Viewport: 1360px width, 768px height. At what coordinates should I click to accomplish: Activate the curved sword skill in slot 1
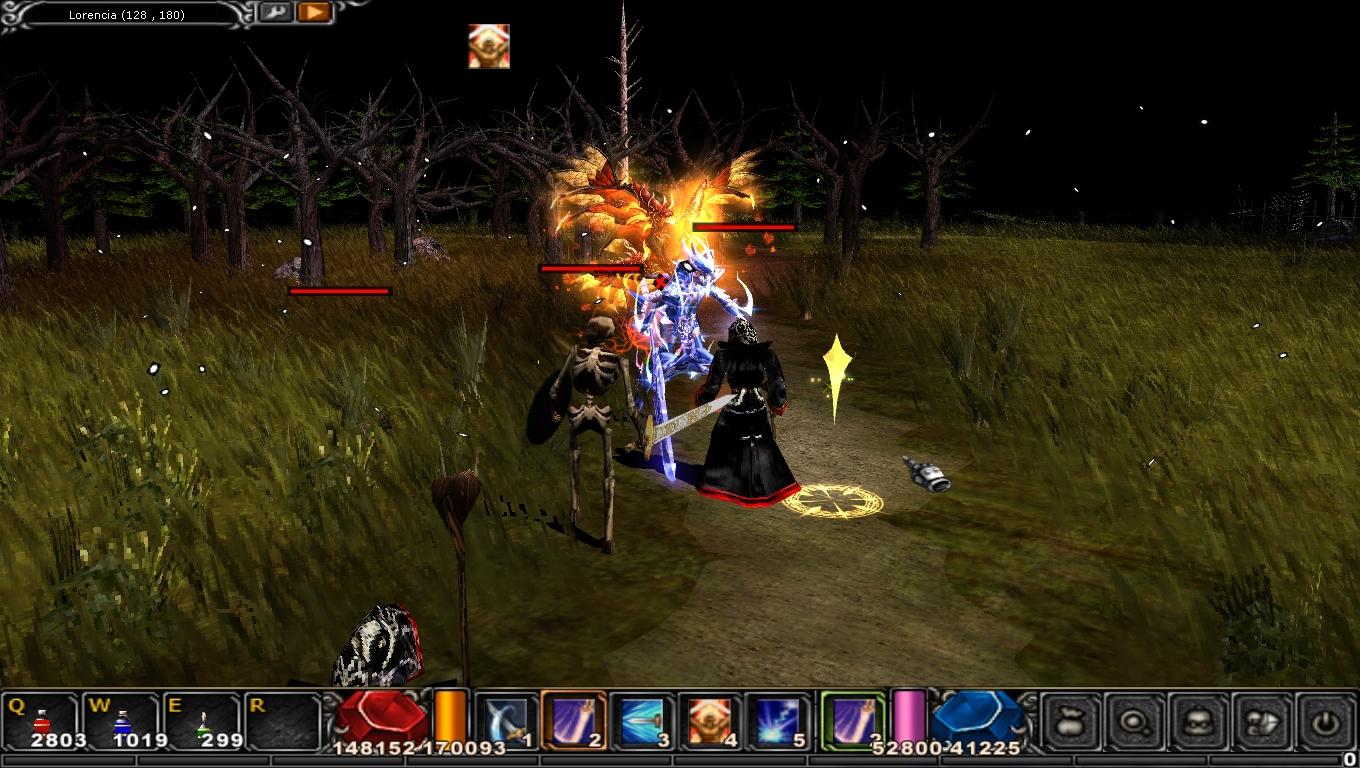pyautogui.click(x=505, y=719)
